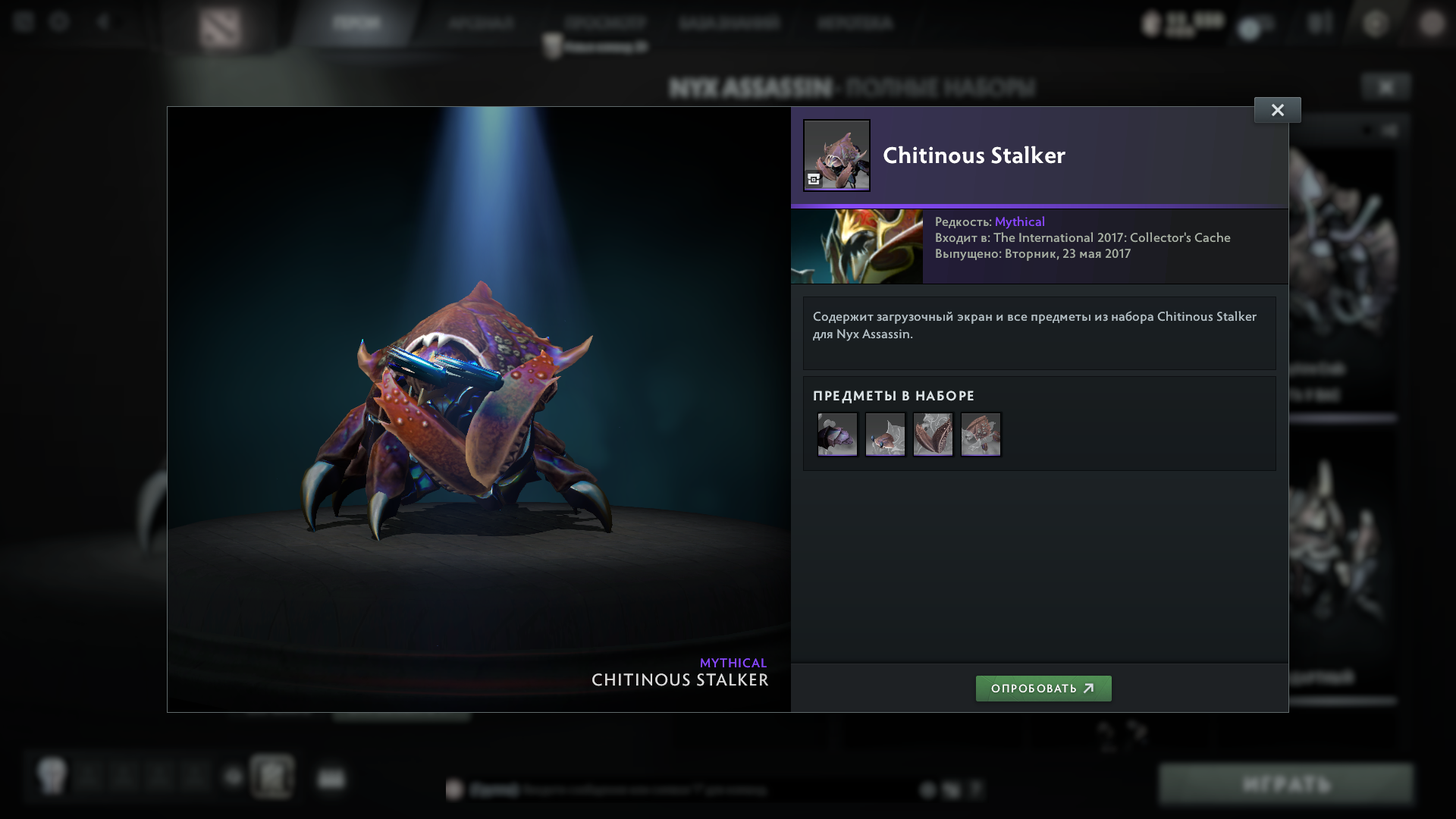Click the shards currency icon top-right
Screen dimensions: 1456x819
[1151, 24]
